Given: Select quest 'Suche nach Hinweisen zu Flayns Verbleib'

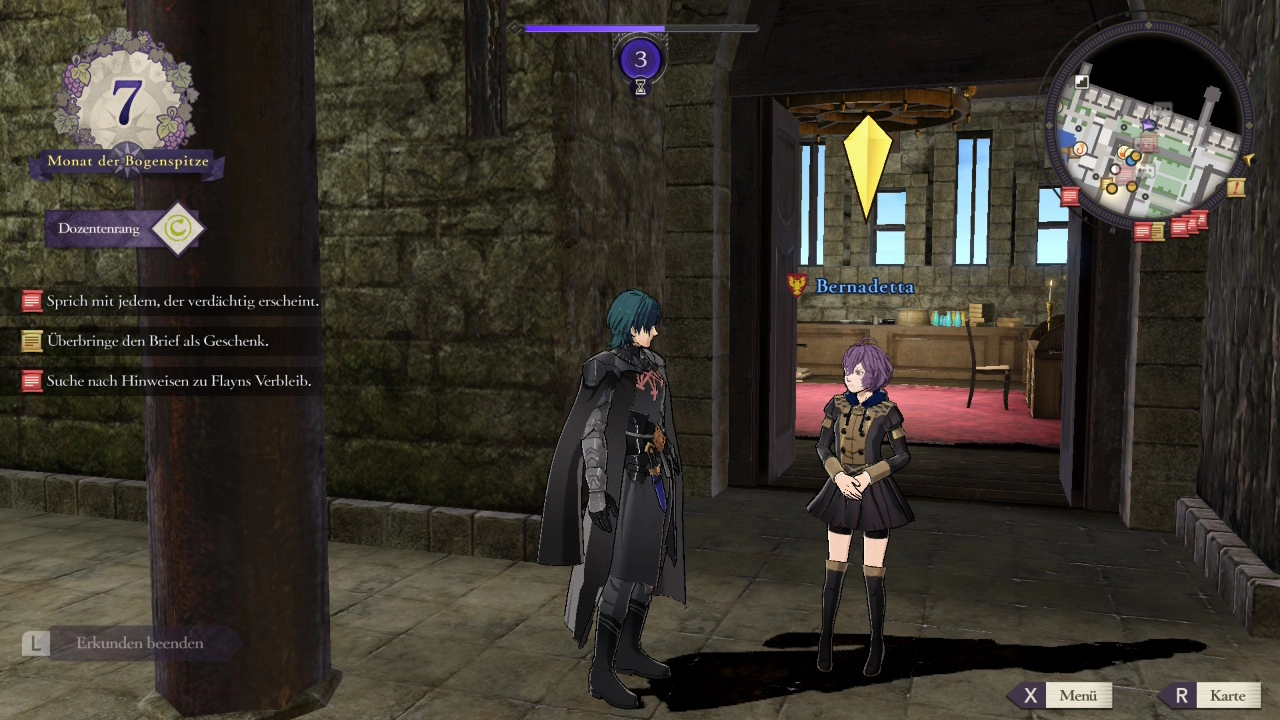Looking at the screenshot, I should (171, 381).
